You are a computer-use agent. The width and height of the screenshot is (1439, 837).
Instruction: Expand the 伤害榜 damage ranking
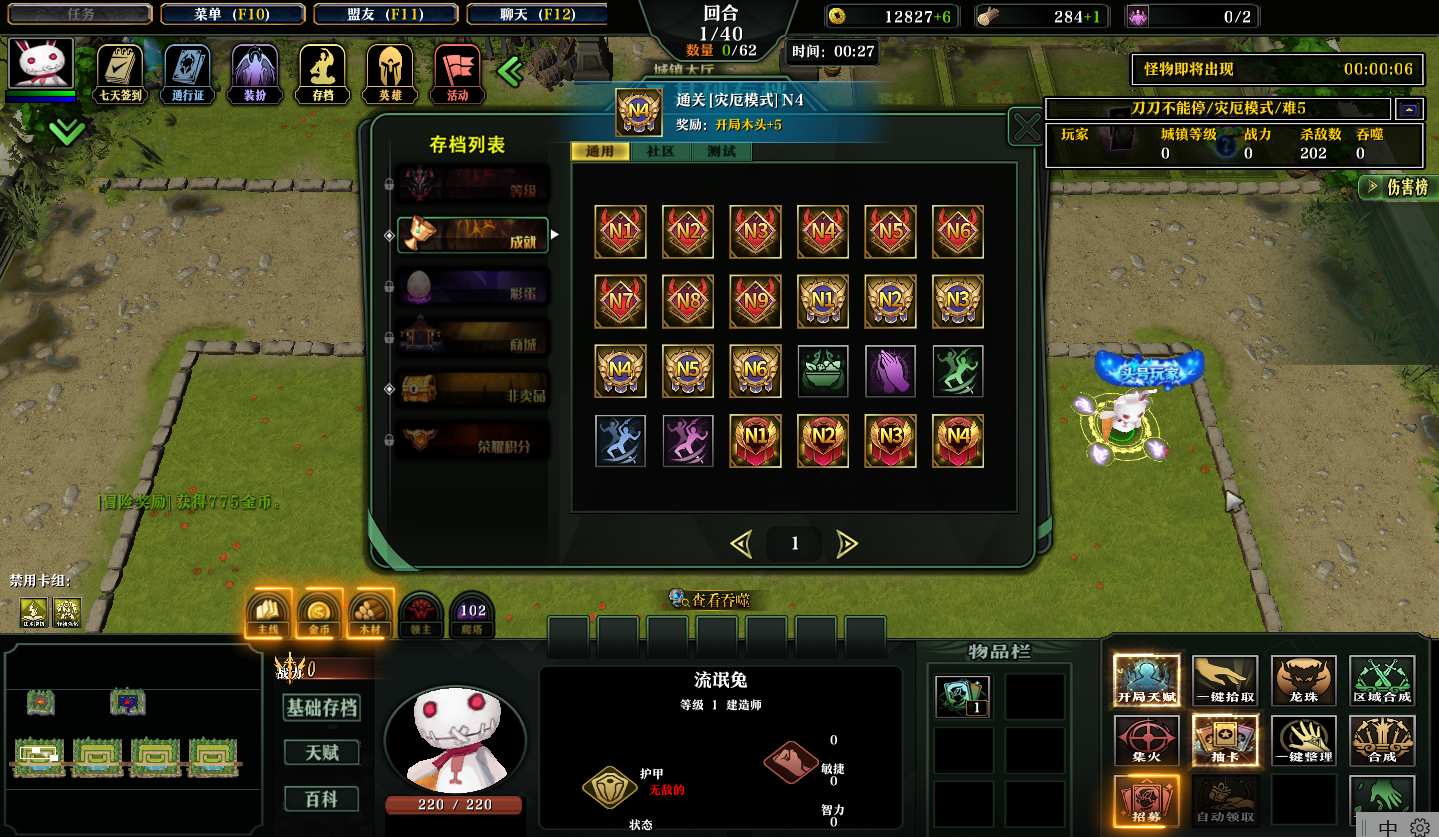click(1398, 187)
